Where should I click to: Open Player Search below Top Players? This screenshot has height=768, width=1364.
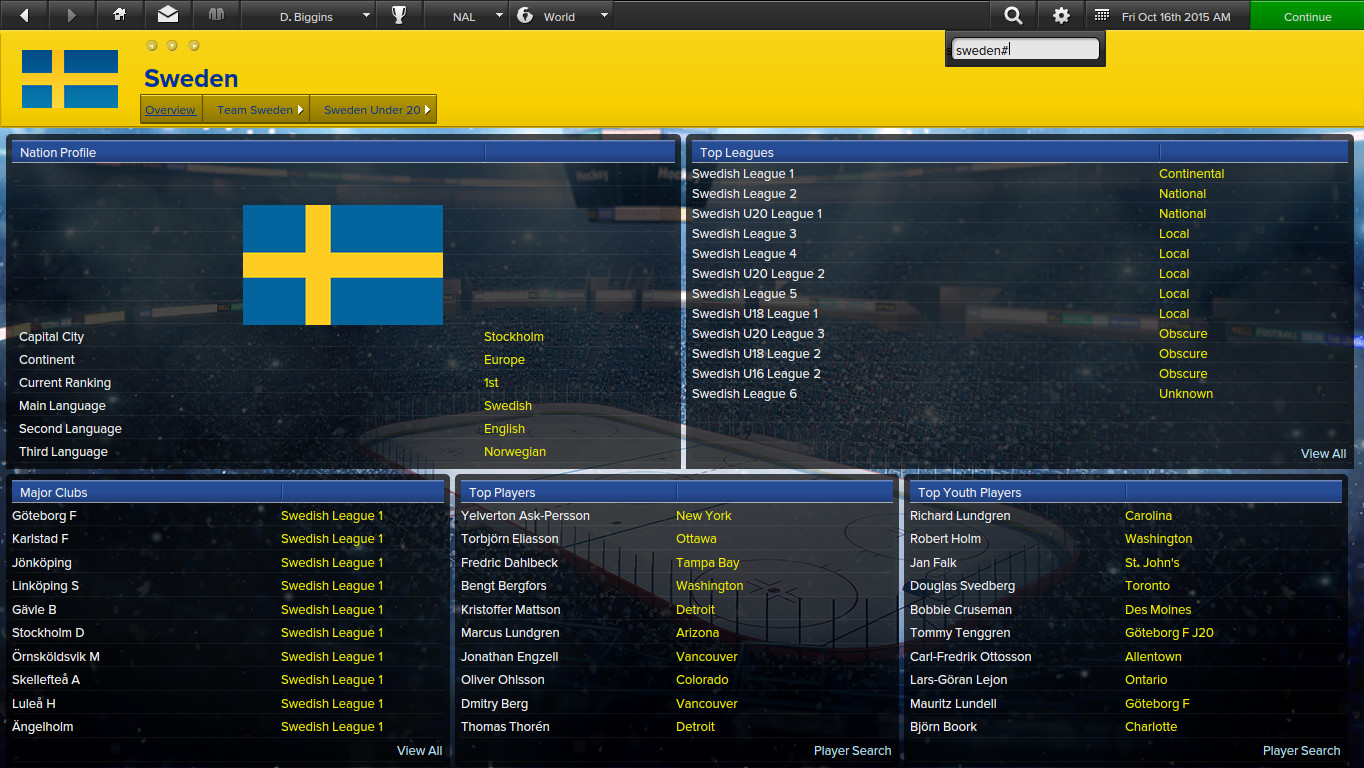pyautogui.click(x=852, y=750)
